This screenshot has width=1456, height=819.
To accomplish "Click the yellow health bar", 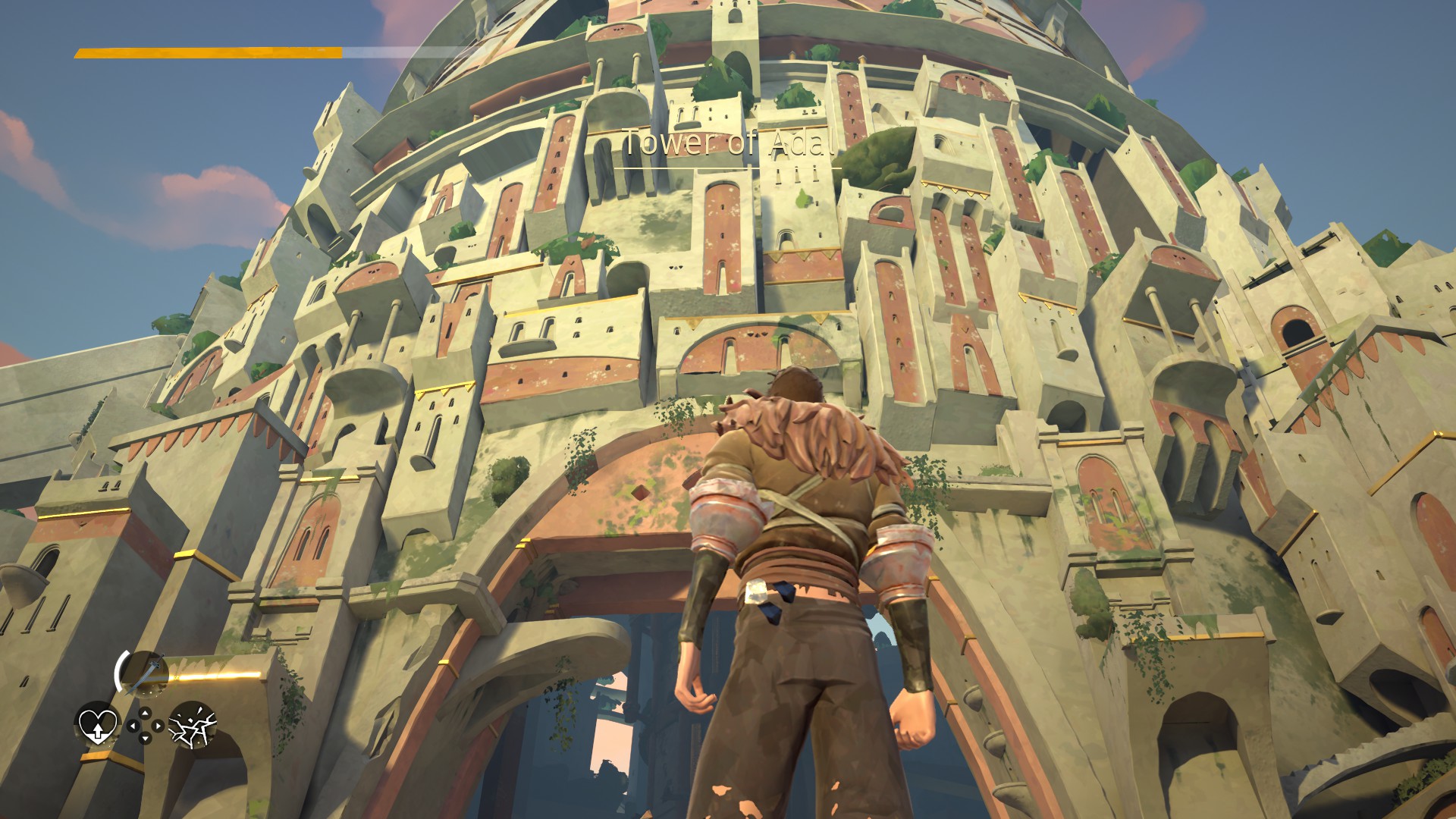I will [x=205, y=53].
